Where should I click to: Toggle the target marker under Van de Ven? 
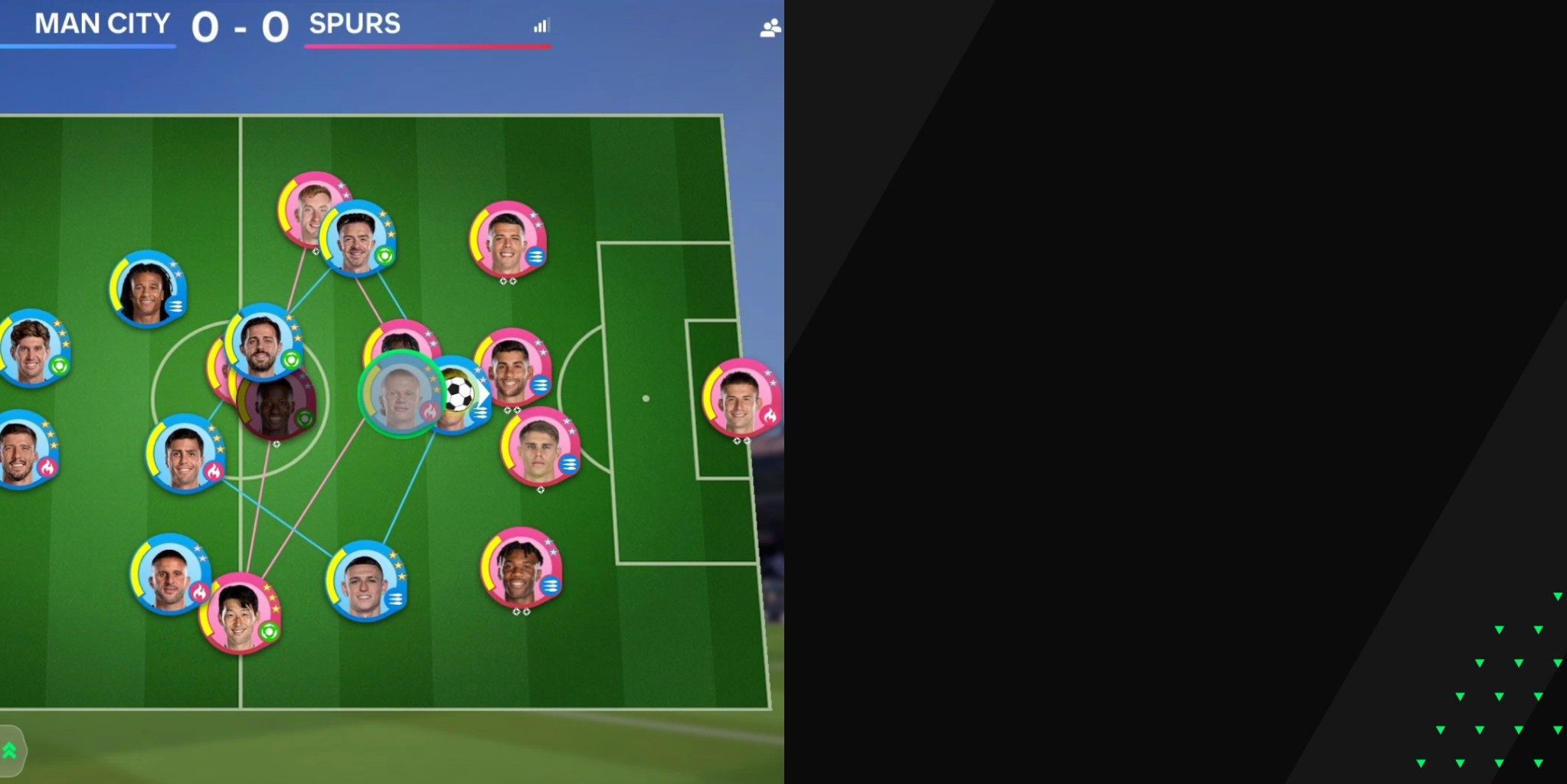pyautogui.click(x=540, y=489)
